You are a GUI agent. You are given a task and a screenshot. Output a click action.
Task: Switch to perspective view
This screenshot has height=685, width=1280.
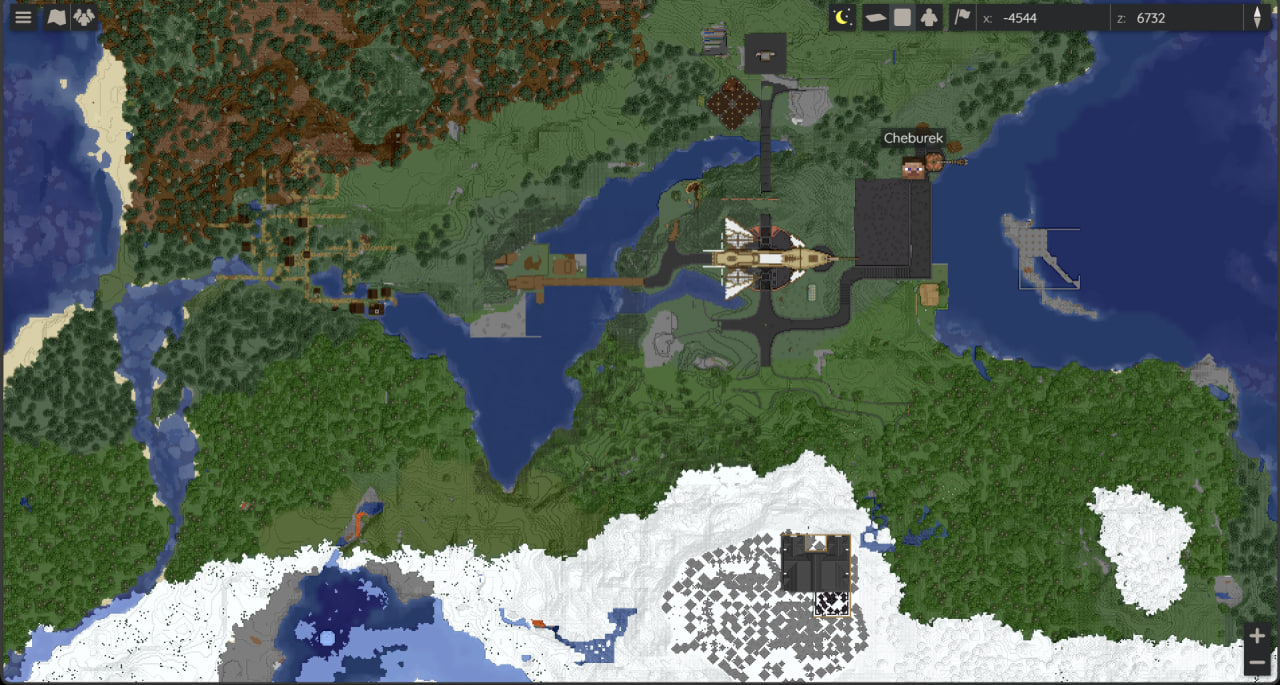click(x=875, y=17)
